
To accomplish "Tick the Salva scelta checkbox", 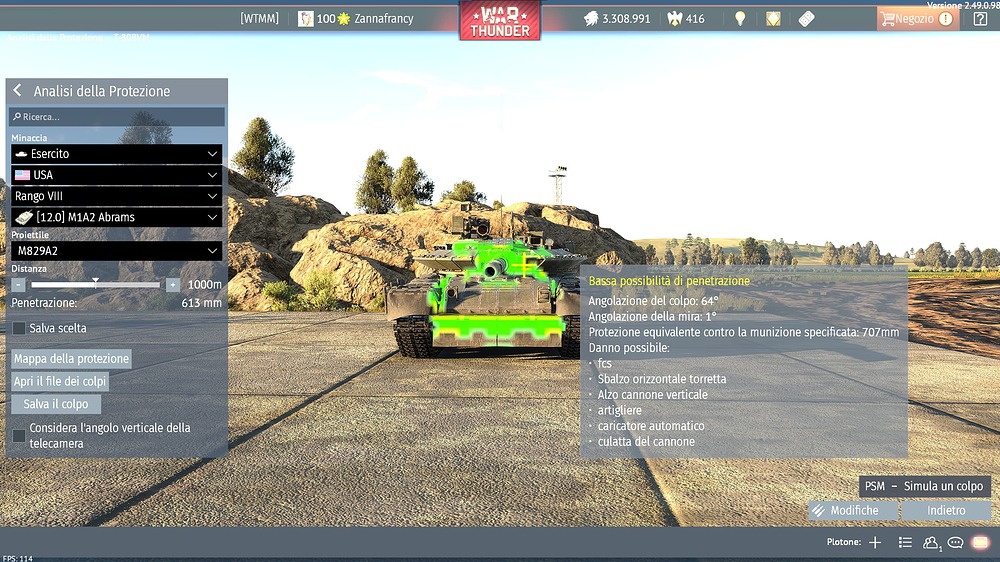I will pyautogui.click(x=19, y=328).
